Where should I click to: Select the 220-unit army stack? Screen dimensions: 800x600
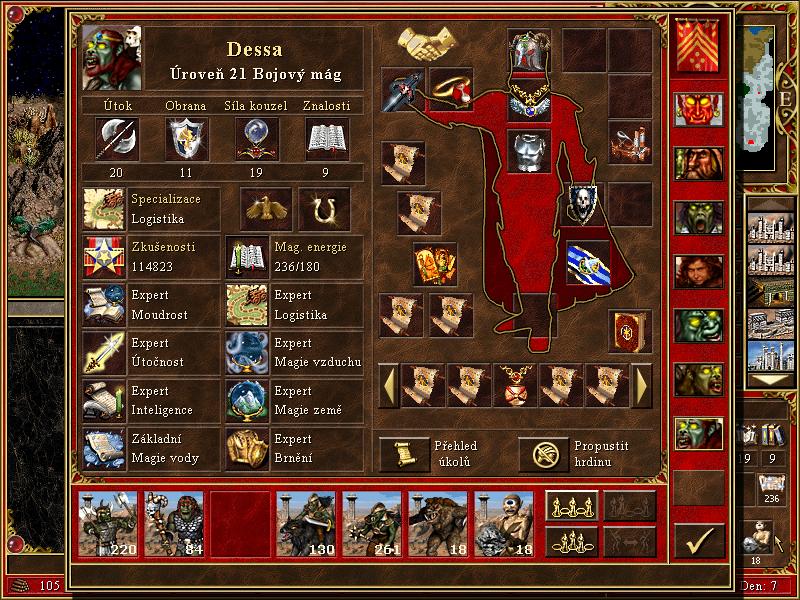tap(110, 524)
